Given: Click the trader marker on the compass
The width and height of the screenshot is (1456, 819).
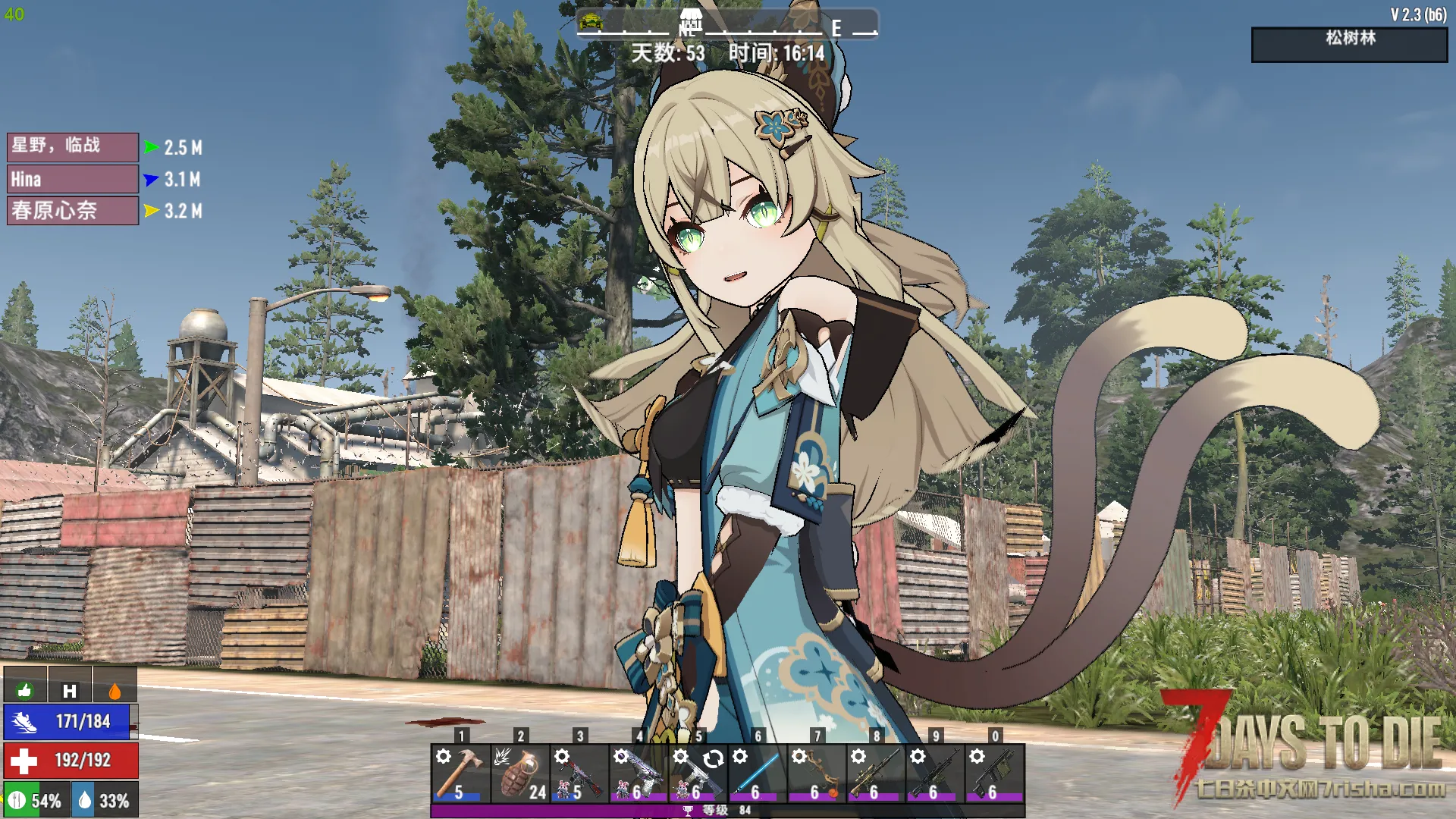Looking at the screenshot, I should (690, 20).
